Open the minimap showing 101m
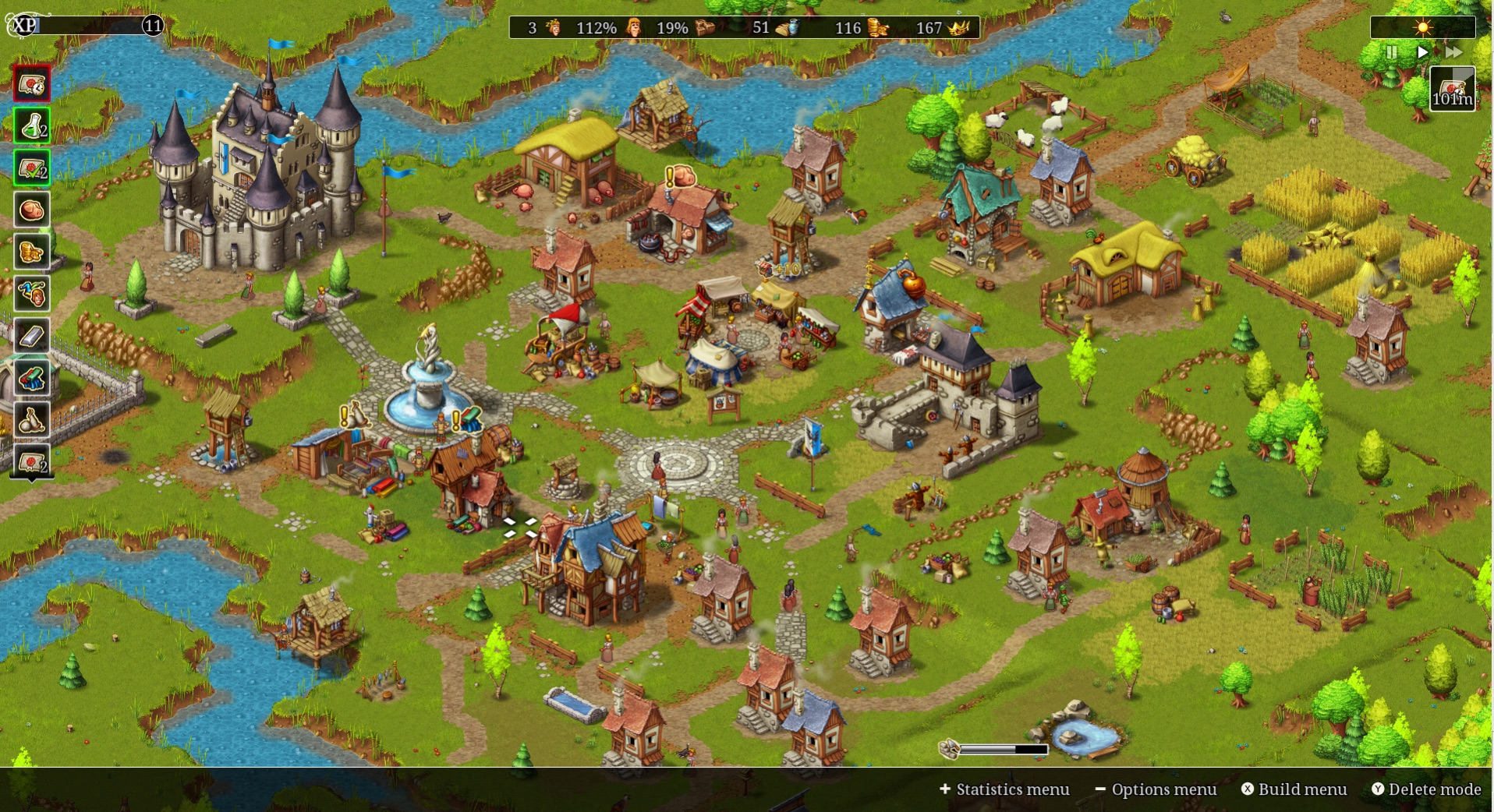1494x812 pixels. [1452, 87]
